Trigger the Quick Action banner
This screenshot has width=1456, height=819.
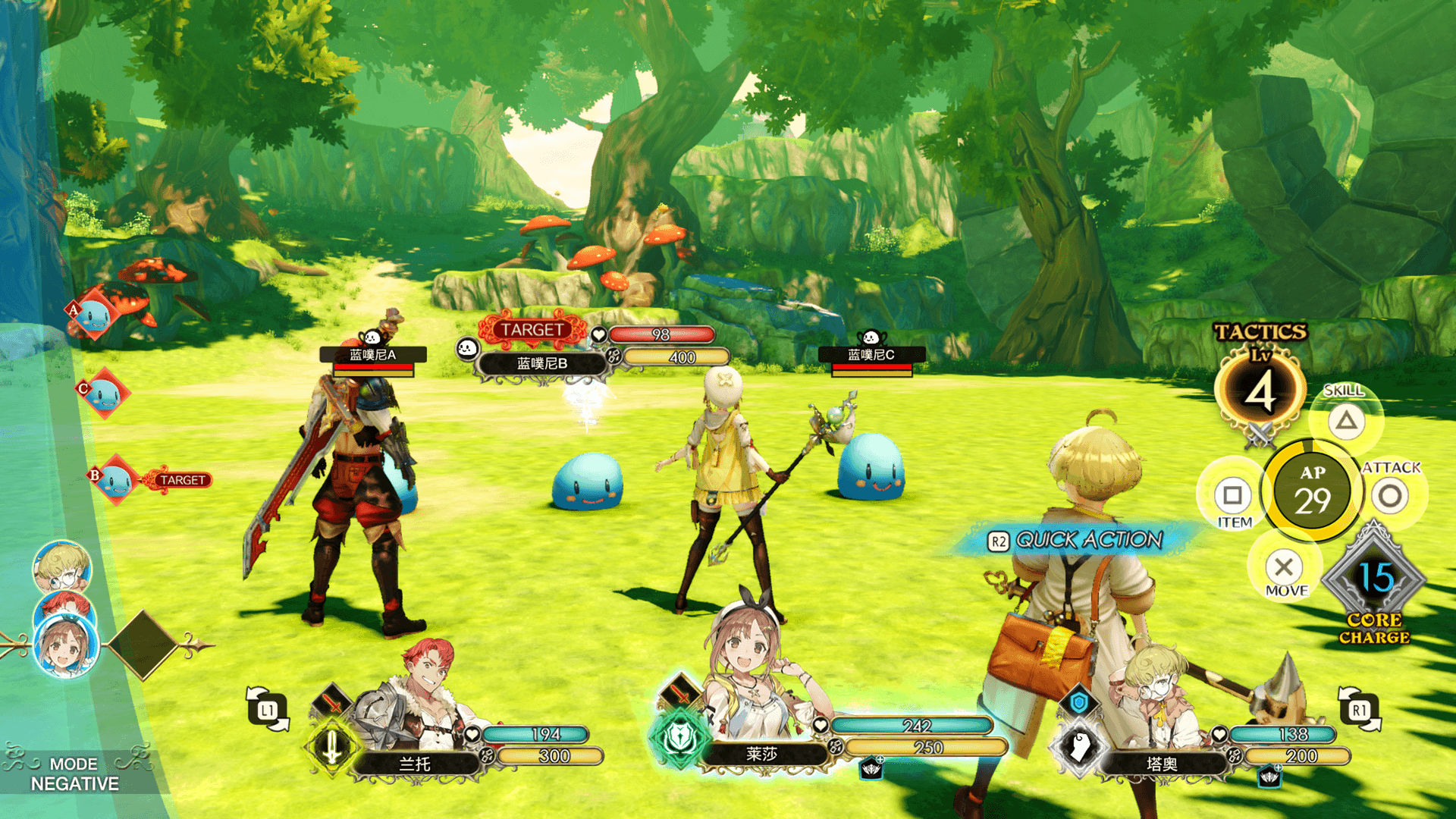click(1077, 540)
